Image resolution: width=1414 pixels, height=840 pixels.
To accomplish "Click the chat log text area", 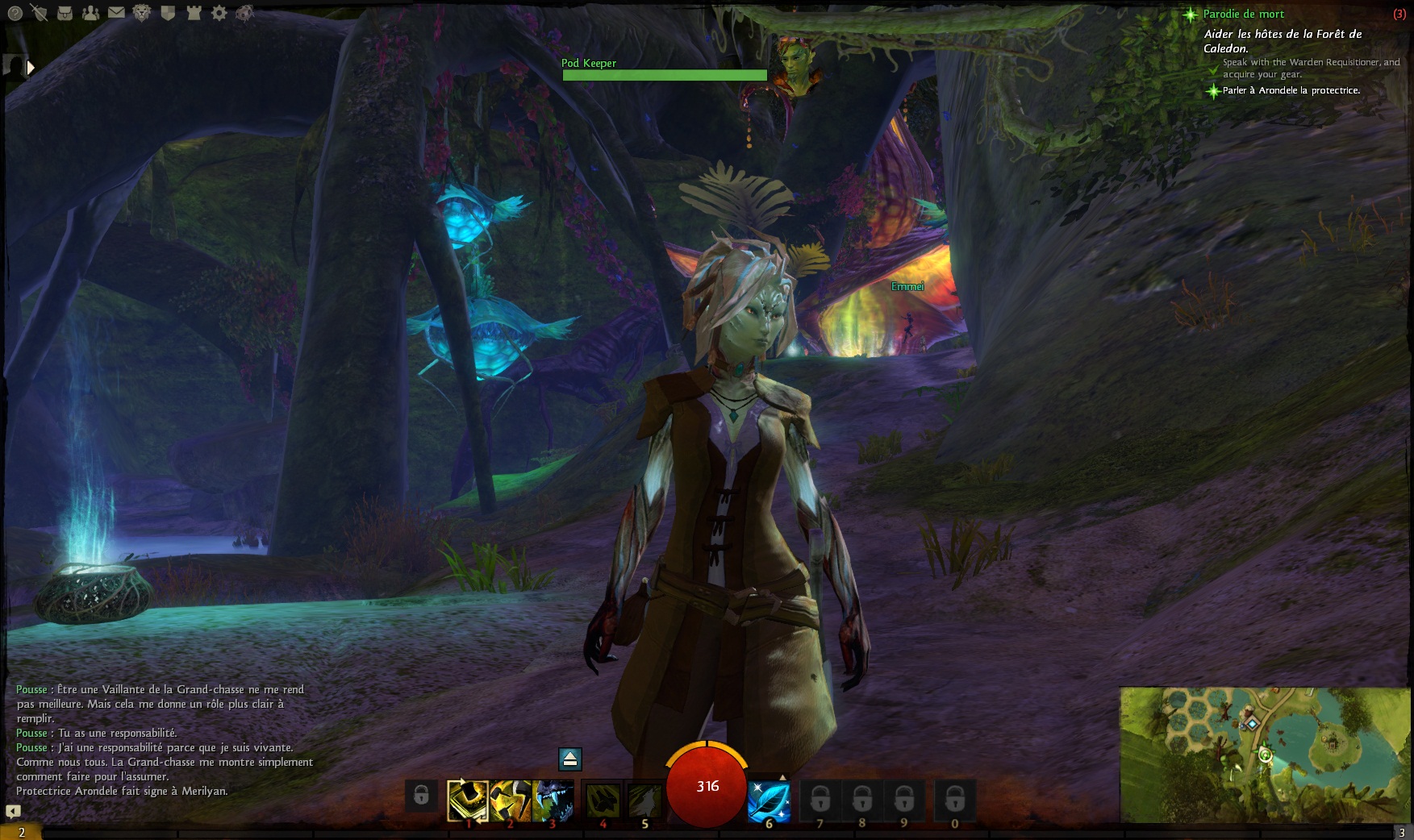I will point(161,740).
